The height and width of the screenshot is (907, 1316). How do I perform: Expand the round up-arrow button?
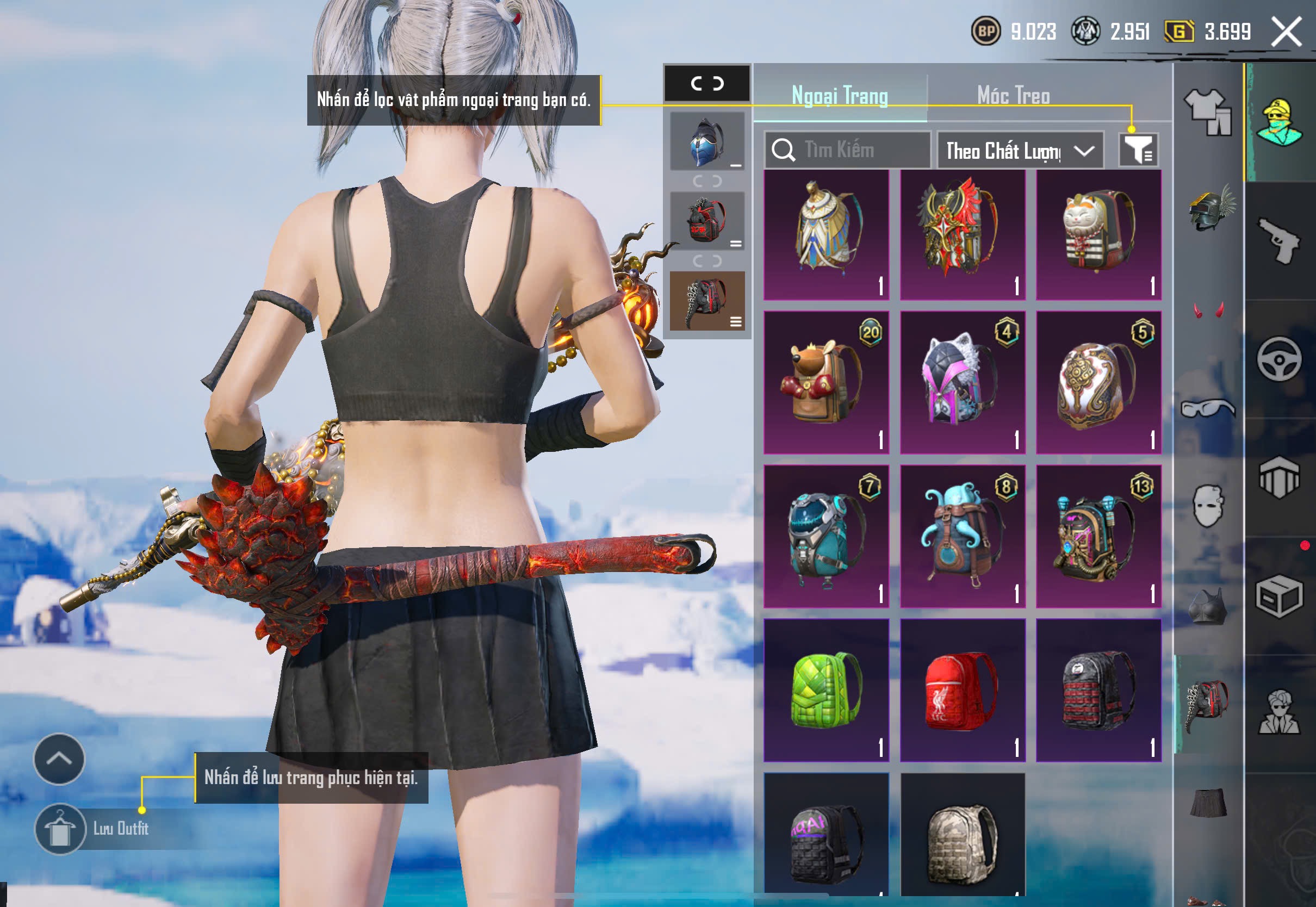click(59, 759)
